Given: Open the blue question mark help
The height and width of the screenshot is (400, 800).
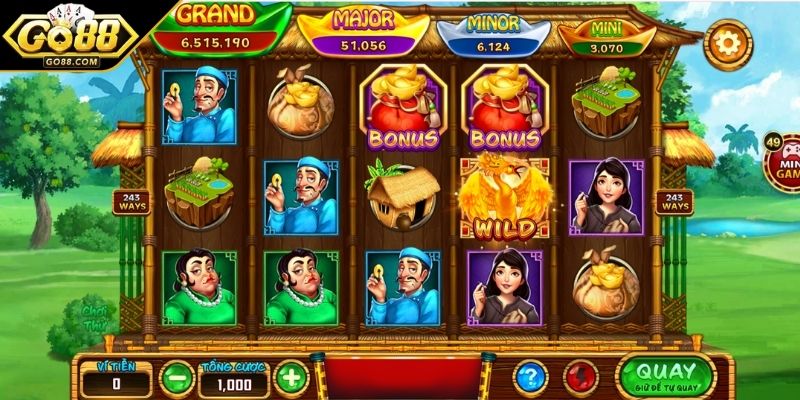Looking at the screenshot, I should pos(530,377).
